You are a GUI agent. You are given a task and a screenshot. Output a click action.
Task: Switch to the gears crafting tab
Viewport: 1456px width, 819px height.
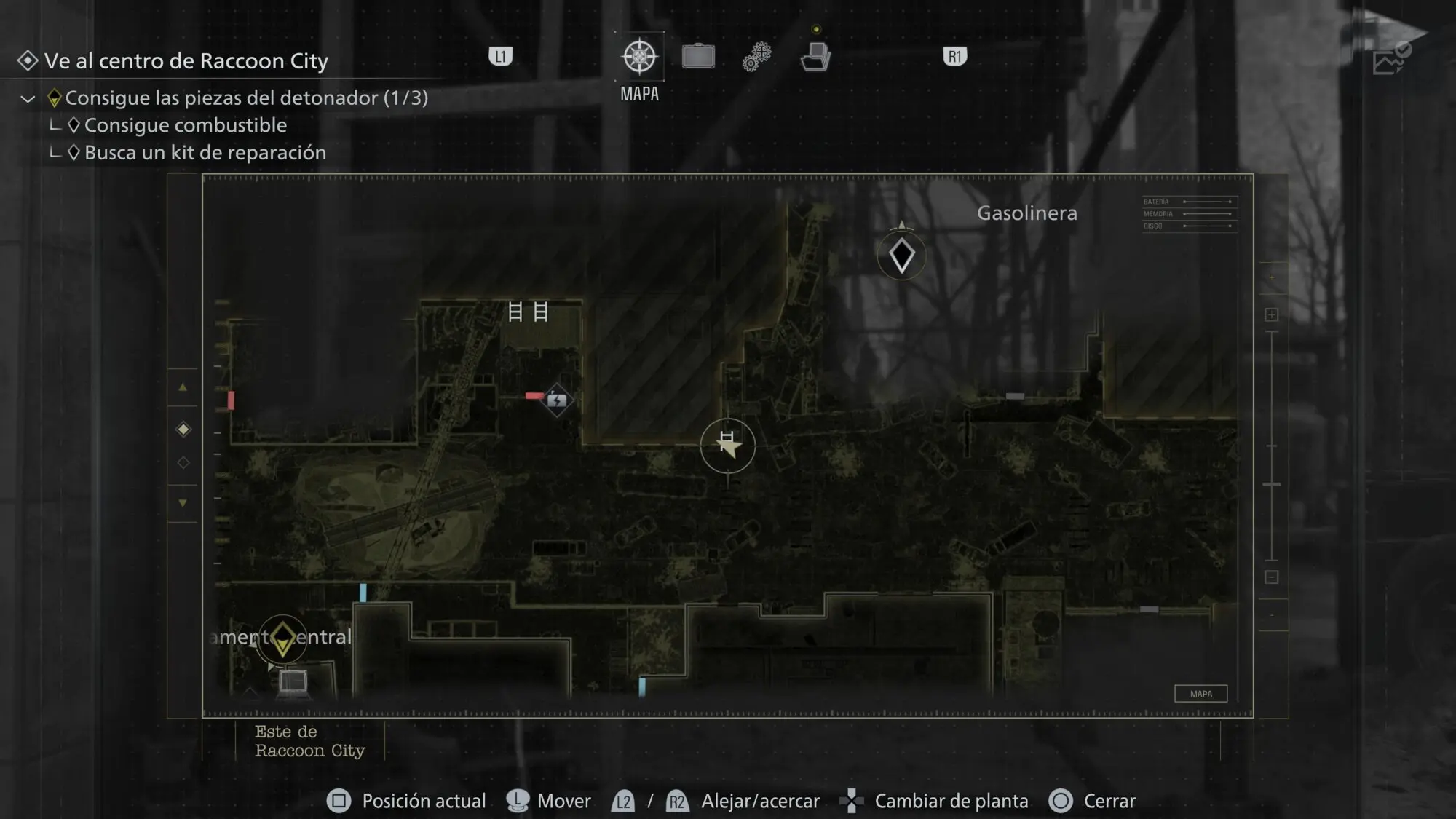(757, 56)
